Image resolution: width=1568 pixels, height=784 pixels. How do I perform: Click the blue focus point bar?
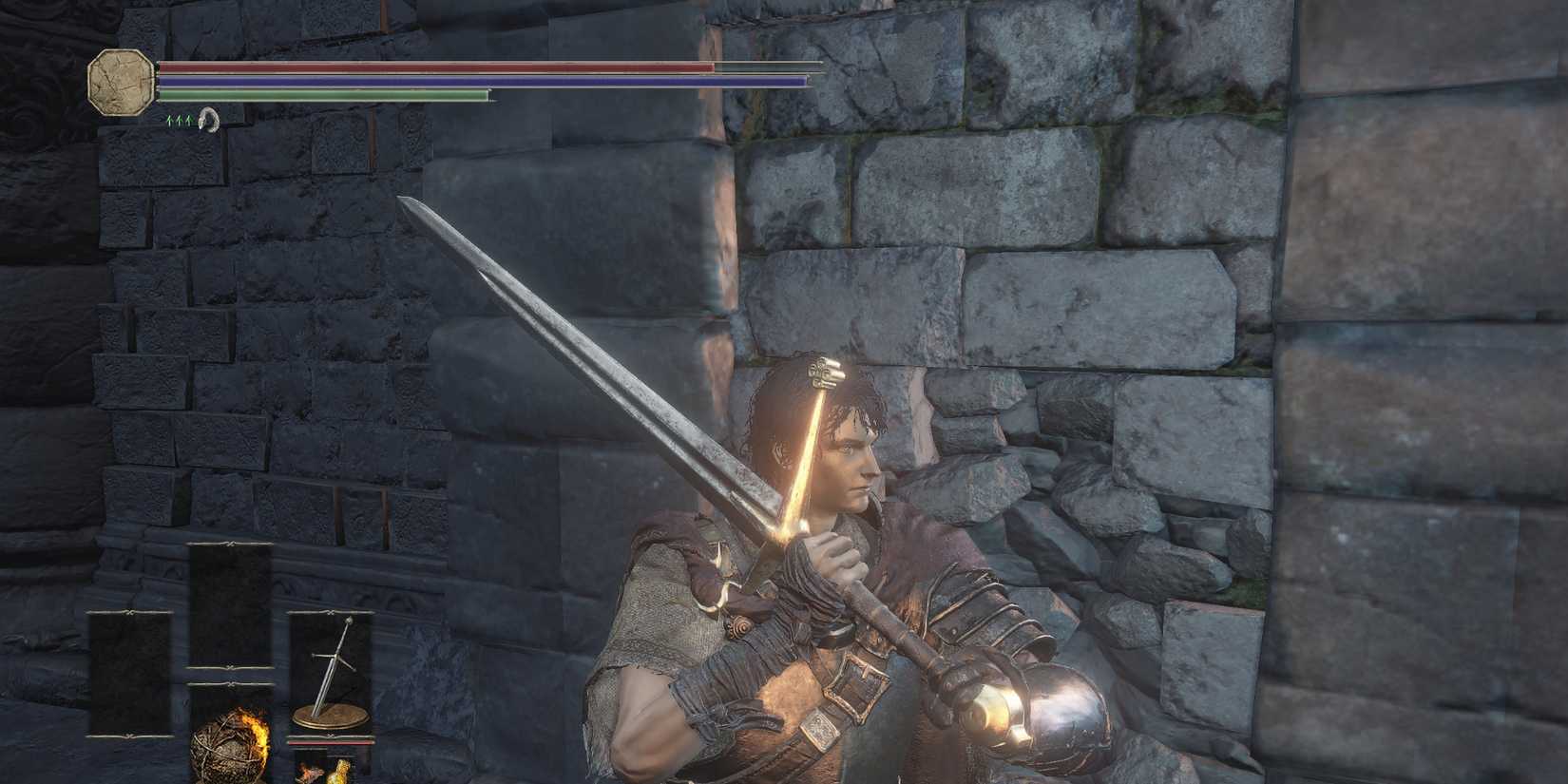475,82
